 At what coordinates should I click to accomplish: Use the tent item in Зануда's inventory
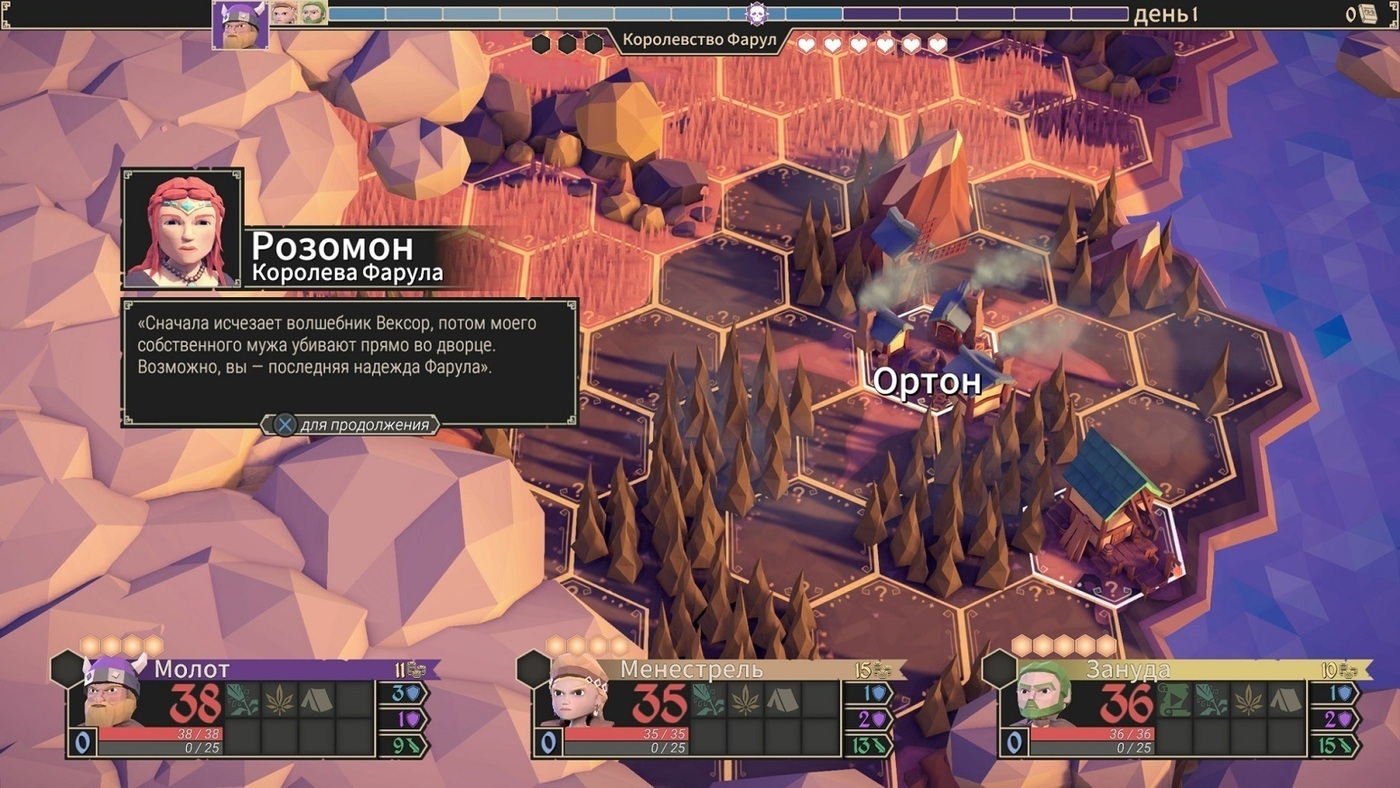(x=1286, y=700)
